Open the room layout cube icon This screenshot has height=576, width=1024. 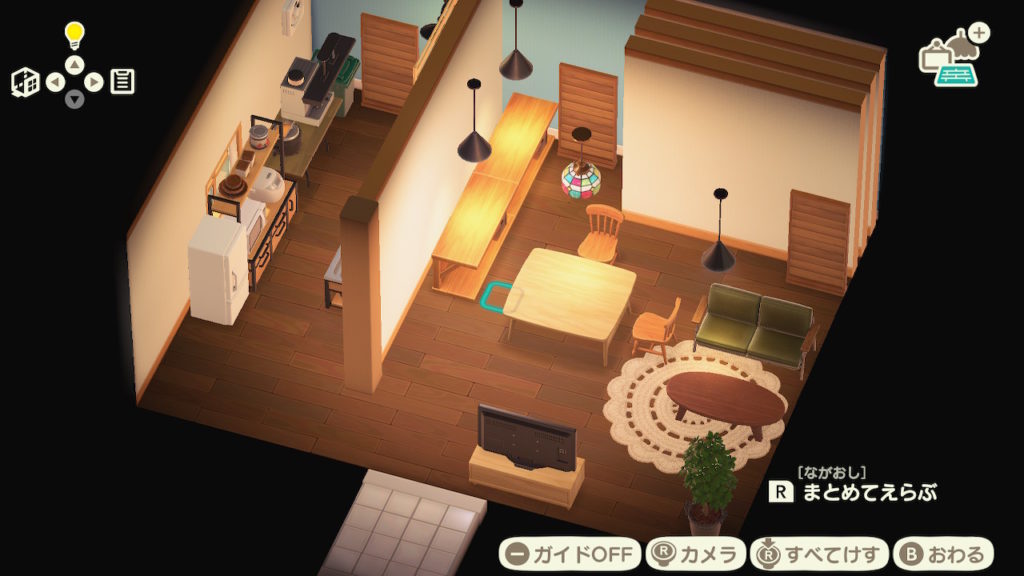(x=25, y=82)
